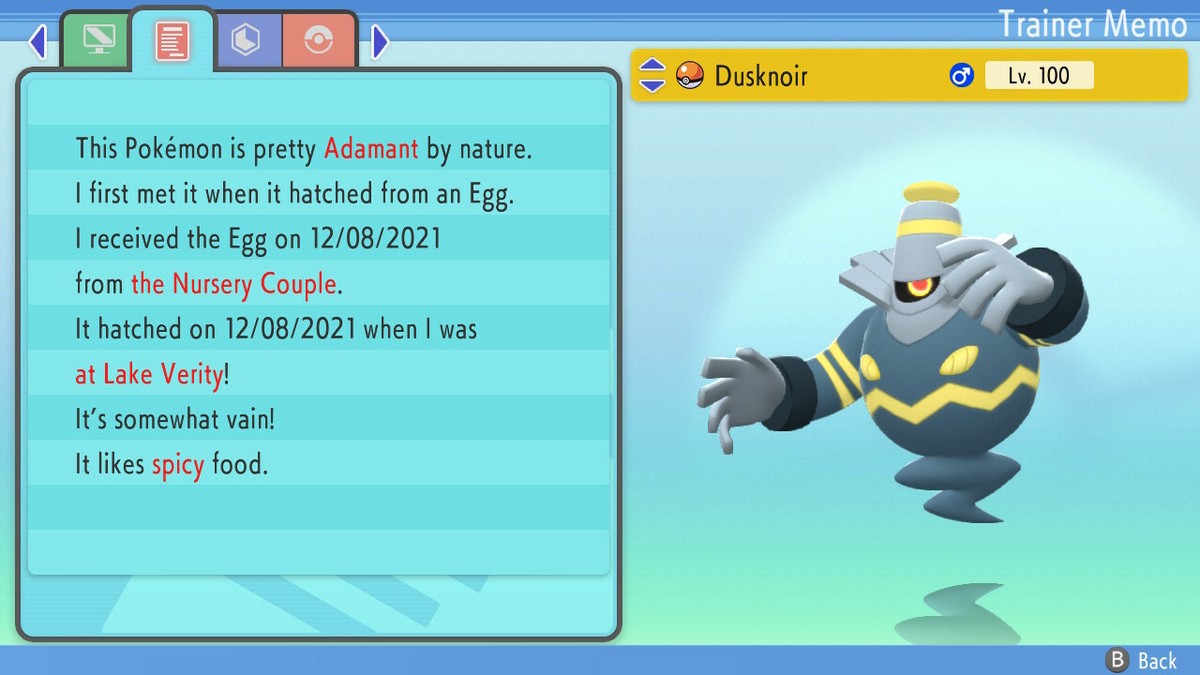Click the left blue tab arrow
Screen dimensions: 1200x675
(38, 42)
